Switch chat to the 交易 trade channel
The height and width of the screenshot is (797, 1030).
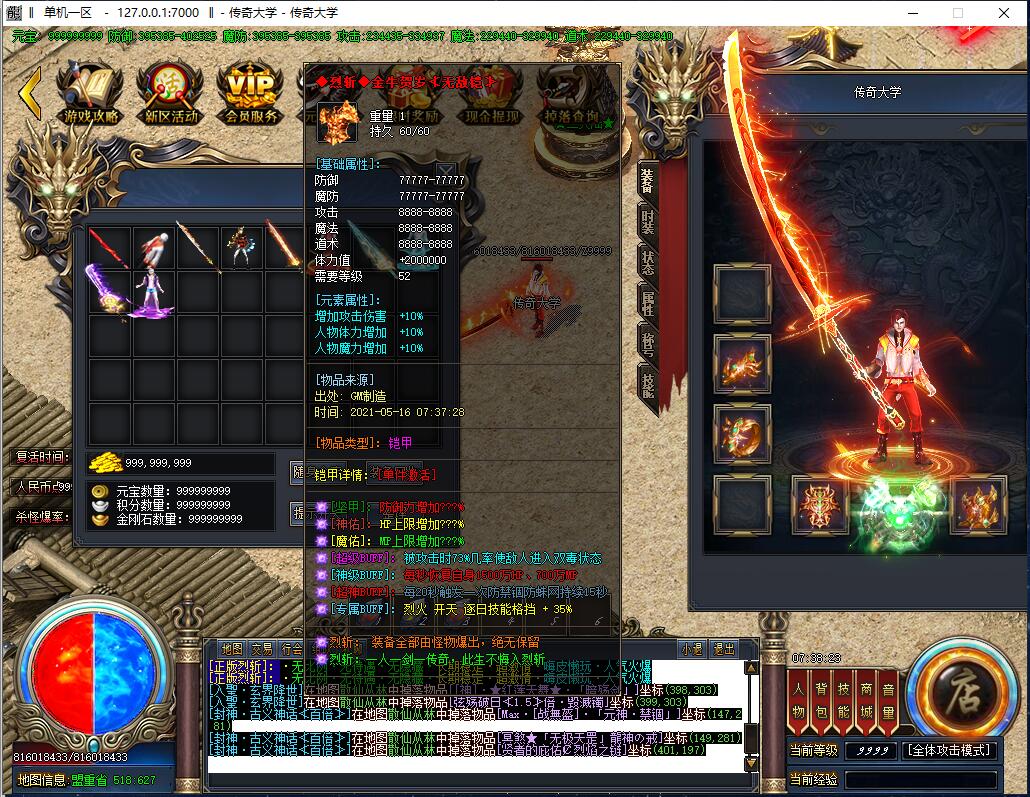(262, 649)
